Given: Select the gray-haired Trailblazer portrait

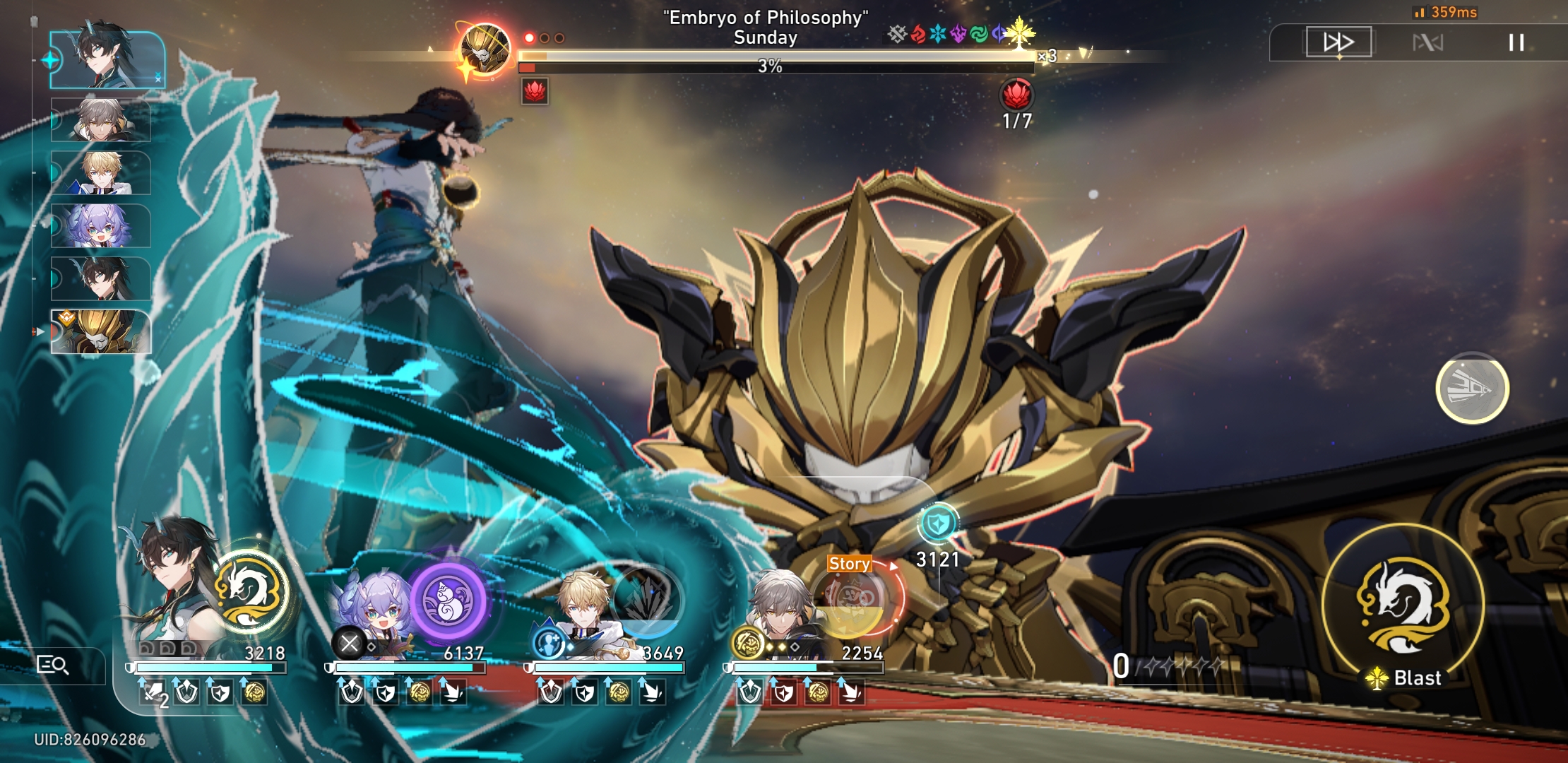Looking at the screenshot, I should click(x=779, y=609).
